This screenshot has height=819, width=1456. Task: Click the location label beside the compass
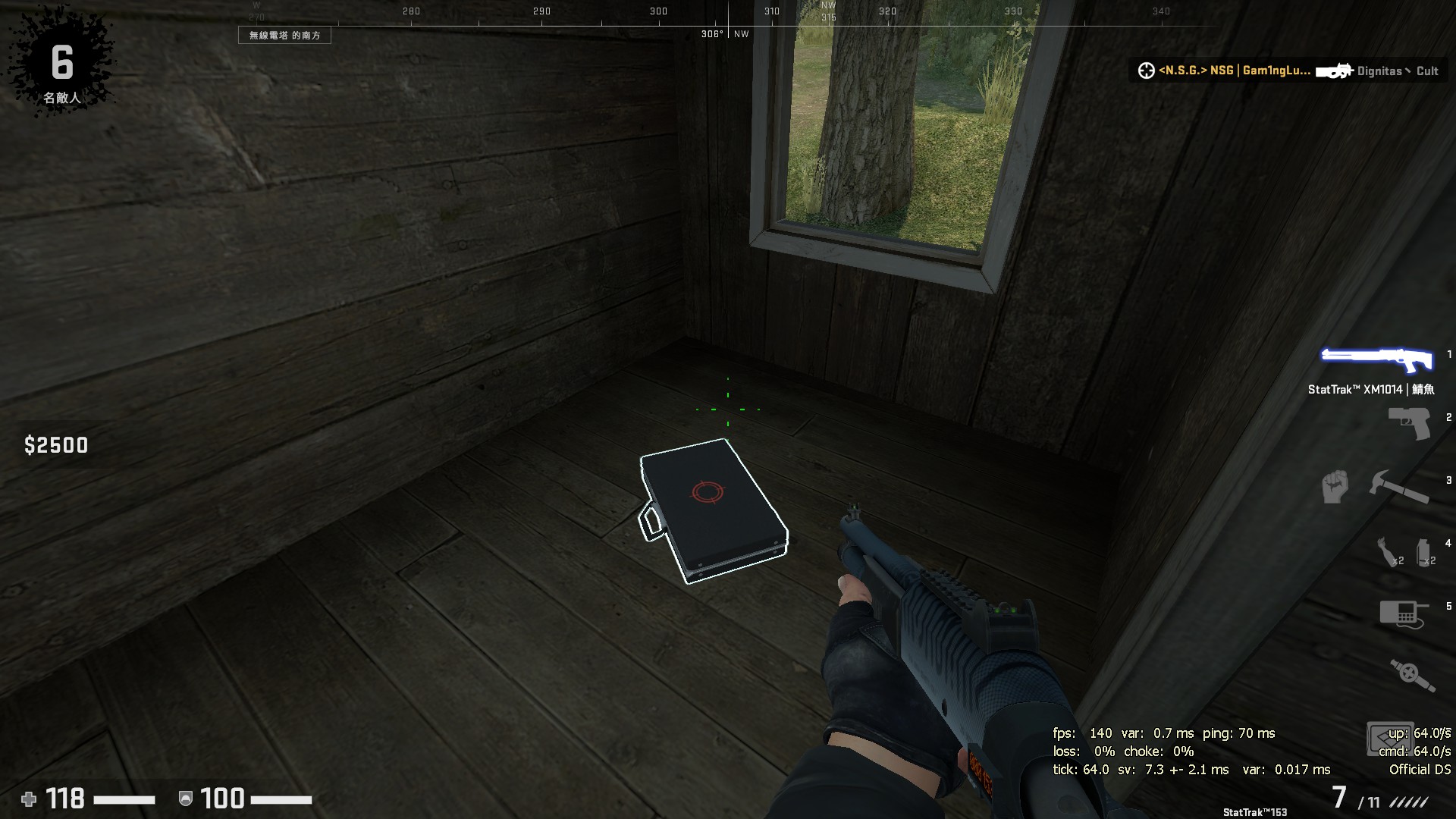point(284,36)
